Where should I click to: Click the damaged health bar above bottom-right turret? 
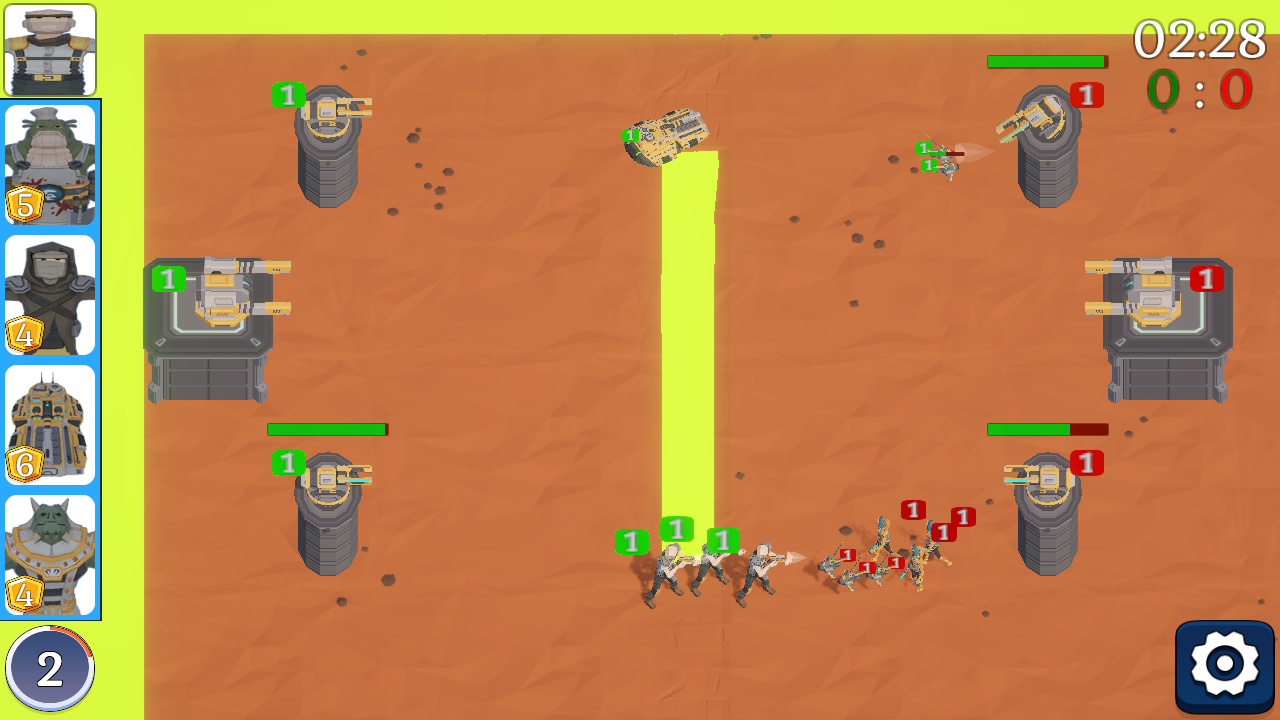click(x=1046, y=431)
